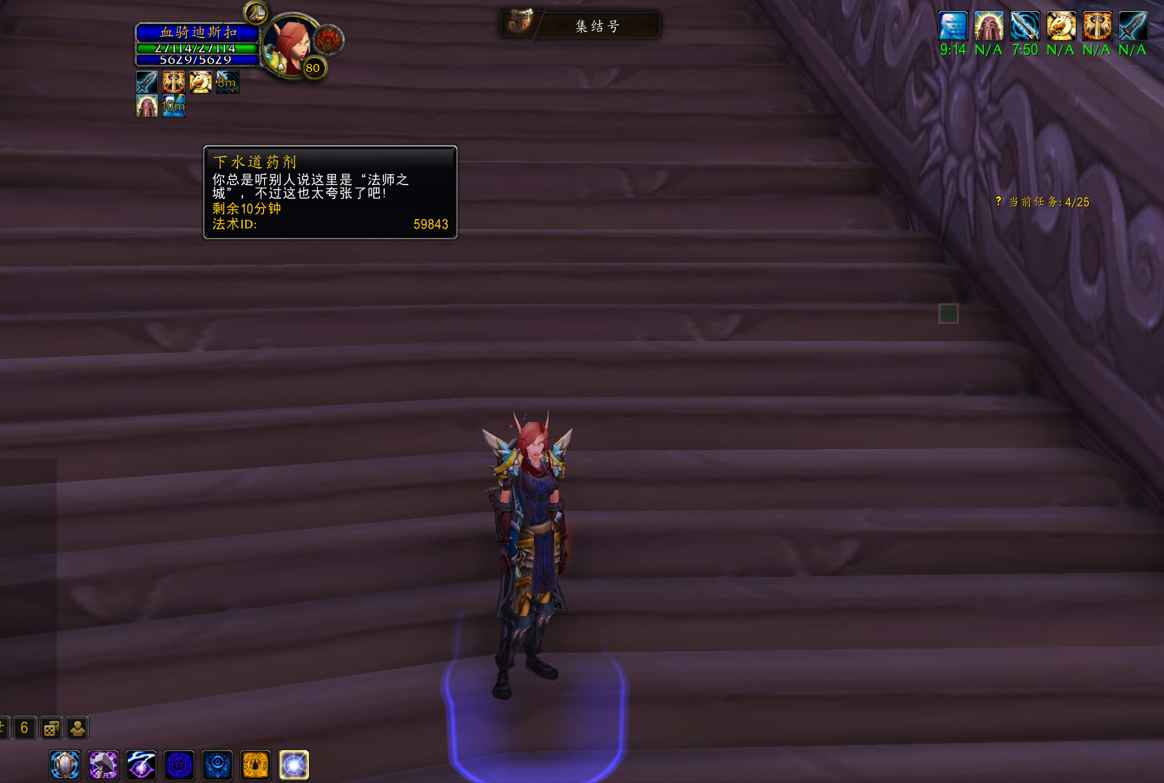The image size is (1164, 783).
Task: Click the blue face tracker icon timed 9:14
Action: coord(953,25)
